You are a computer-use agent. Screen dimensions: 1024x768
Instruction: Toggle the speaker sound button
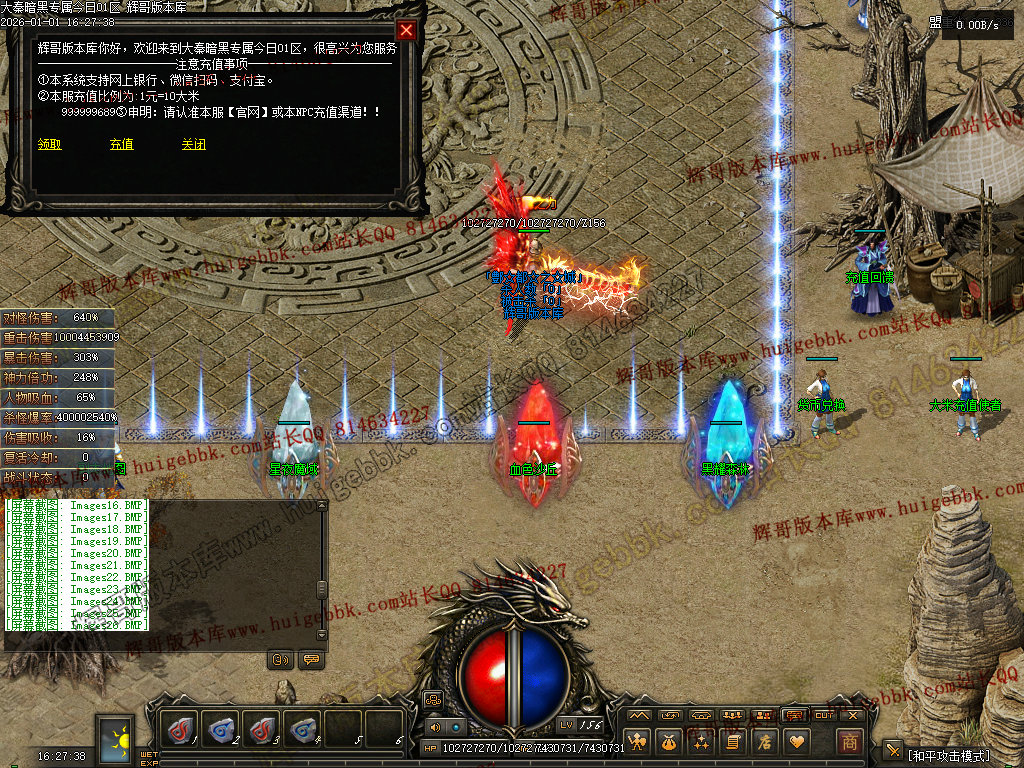pos(435,727)
